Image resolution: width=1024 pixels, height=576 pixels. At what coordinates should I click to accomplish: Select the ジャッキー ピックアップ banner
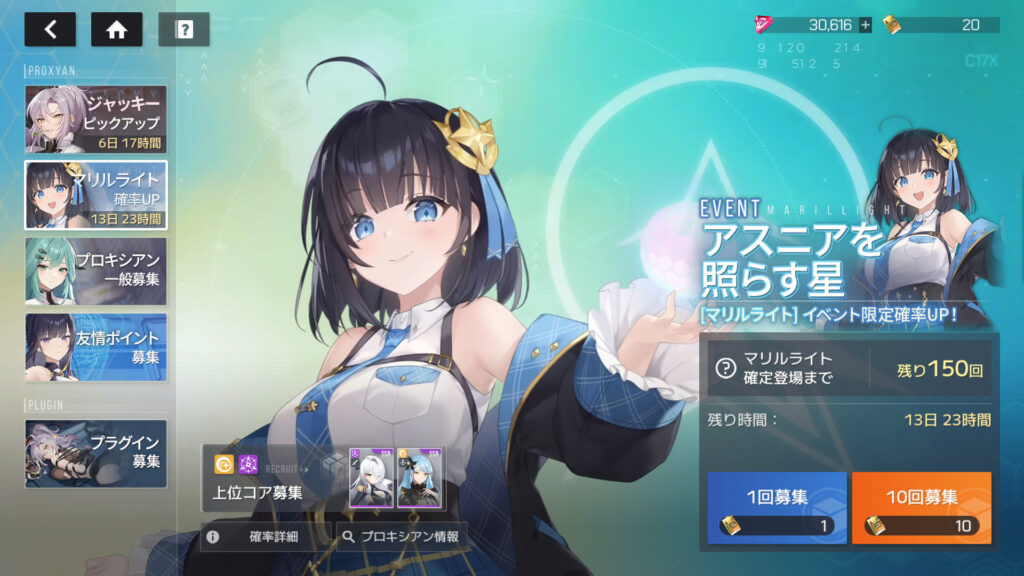click(x=96, y=120)
